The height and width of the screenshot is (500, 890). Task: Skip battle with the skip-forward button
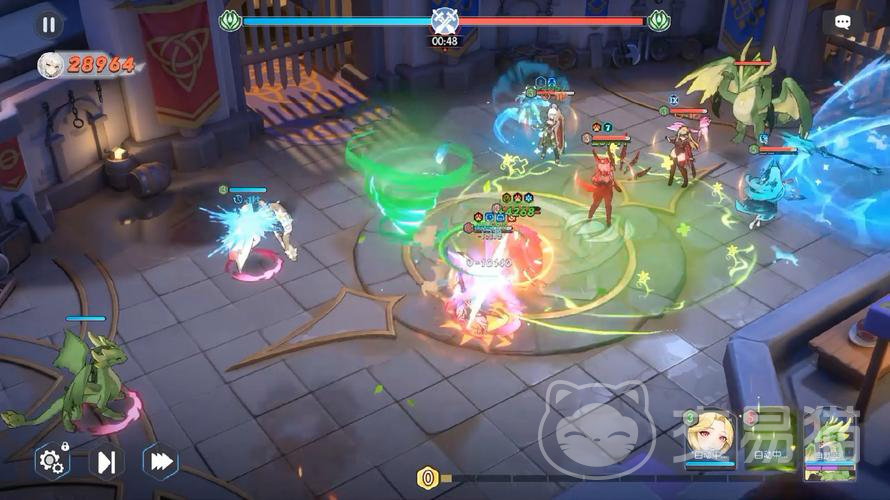pyautogui.click(x=106, y=462)
